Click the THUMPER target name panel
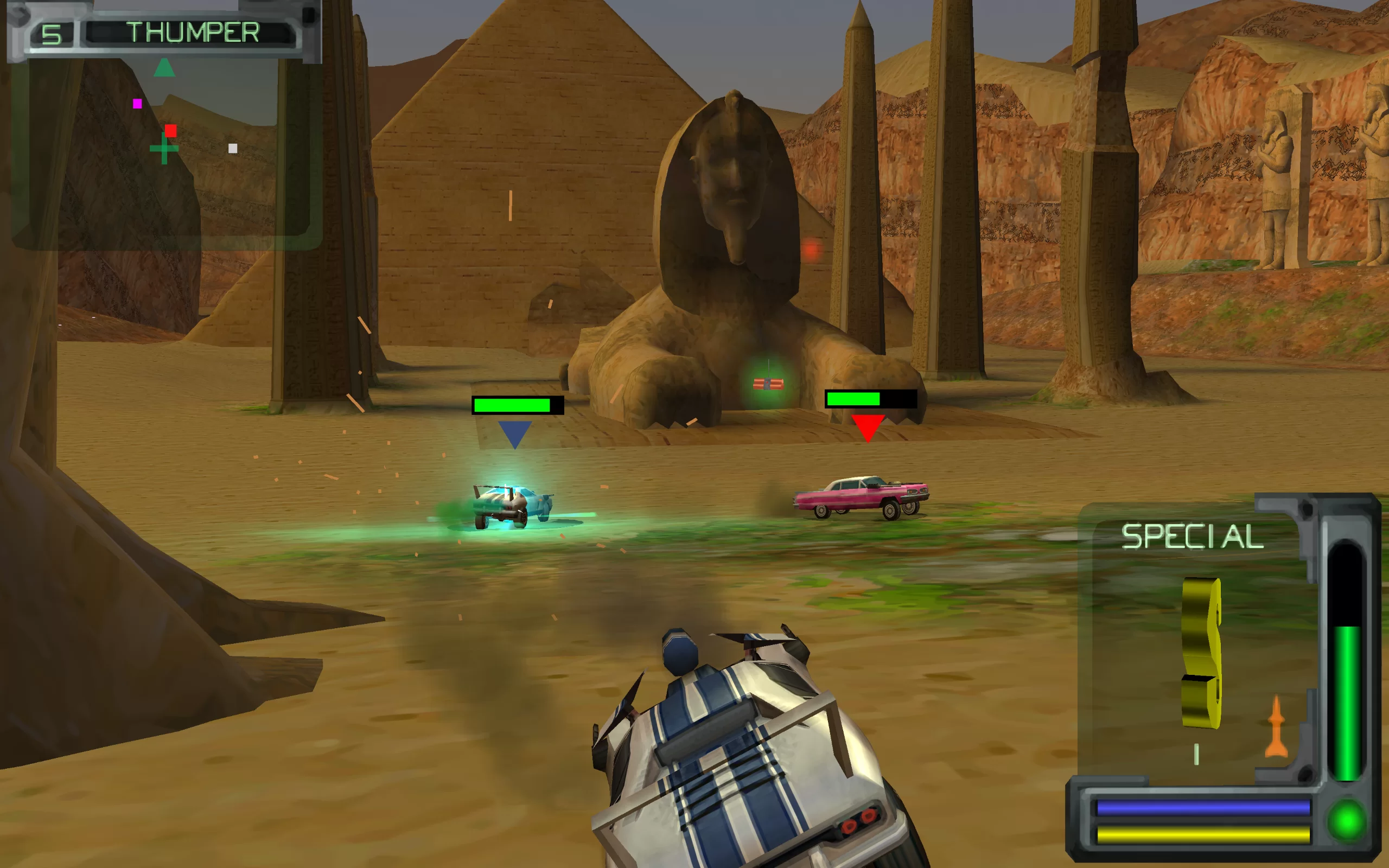Image resolution: width=1389 pixels, height=868 pixels. (192, 33)
